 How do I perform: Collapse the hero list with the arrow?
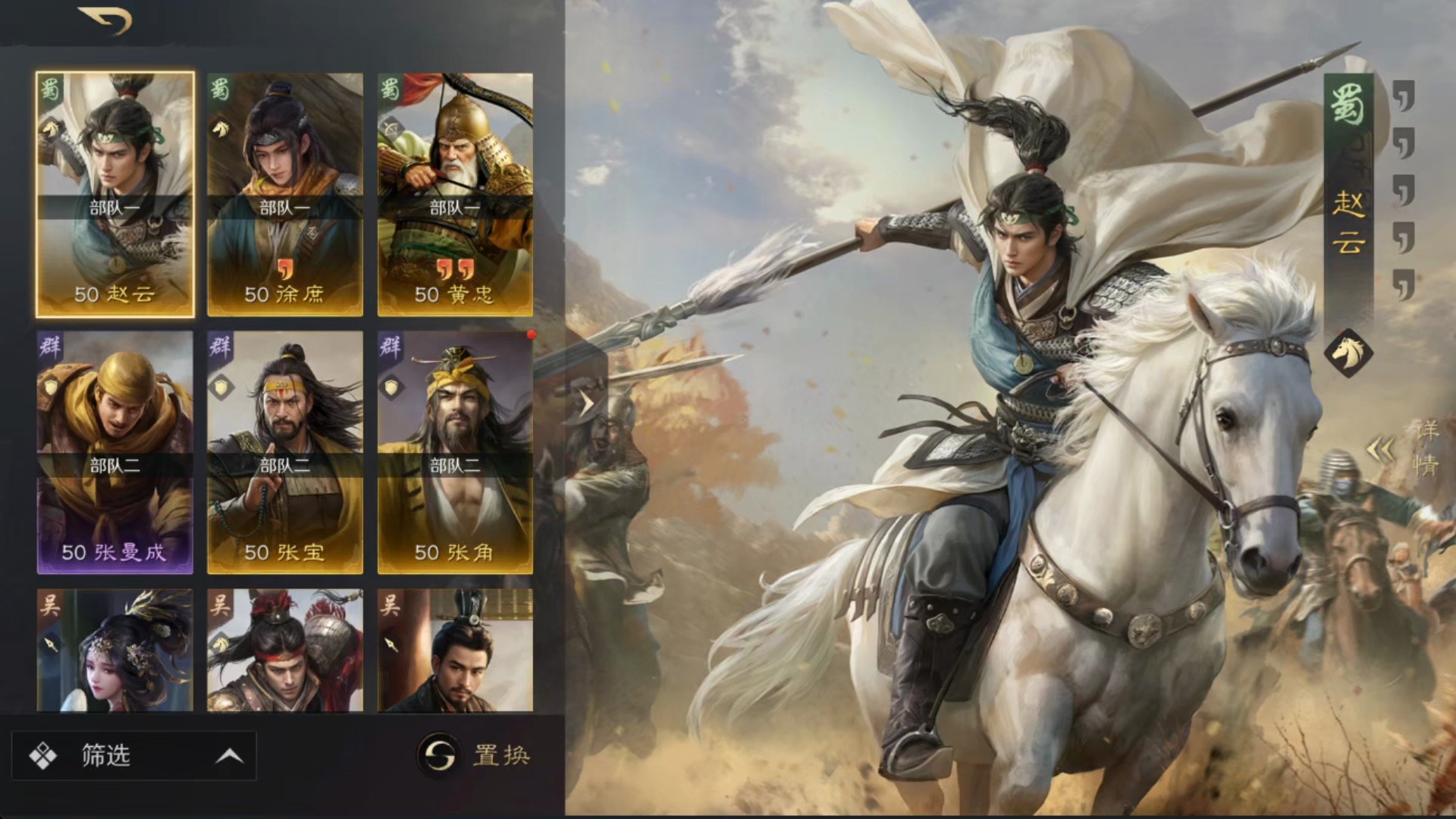(x=586, y=403)
